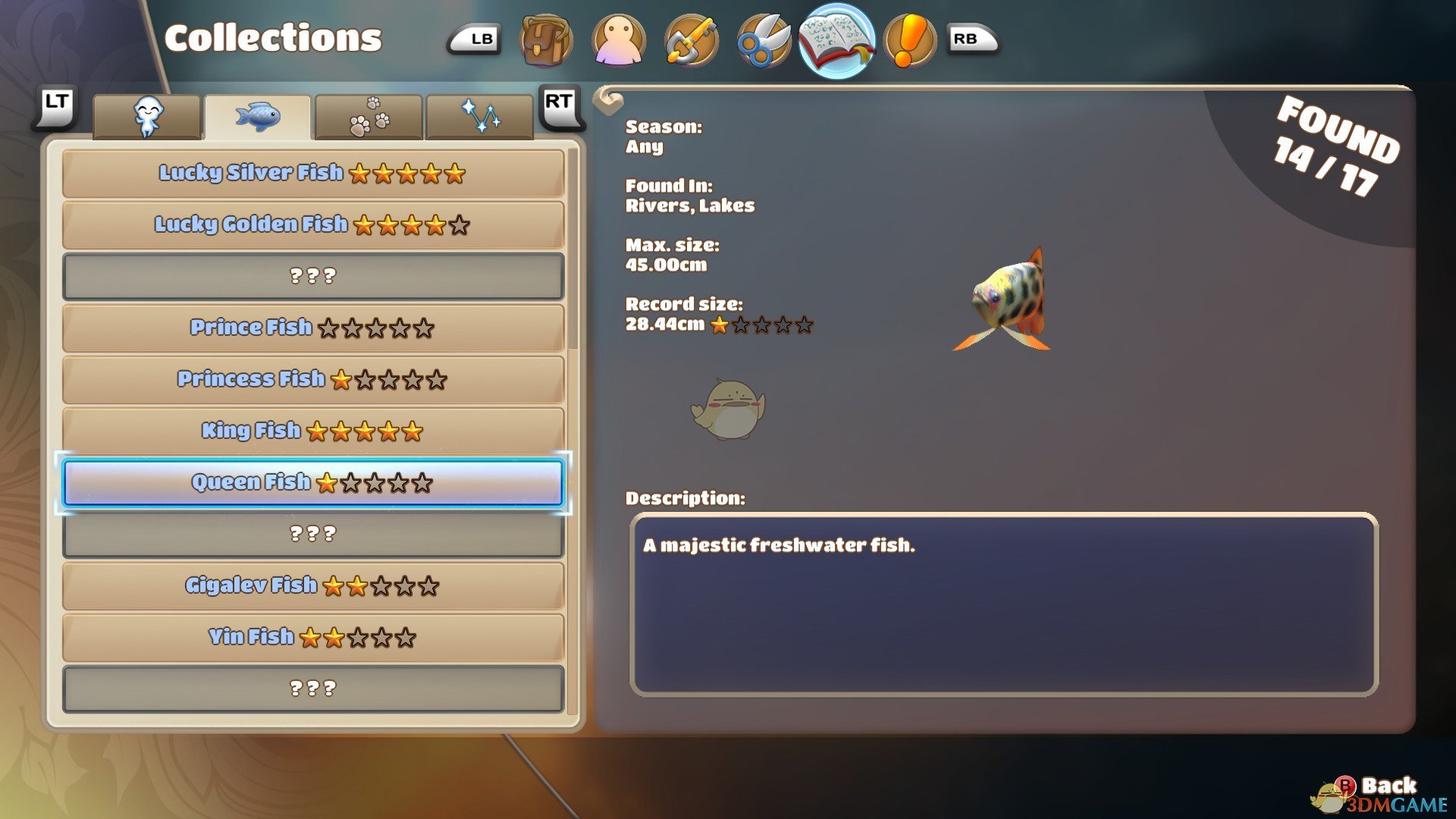Switch to the fish collection tab
Screen dimensions: 1456x819
coord(258,118)
